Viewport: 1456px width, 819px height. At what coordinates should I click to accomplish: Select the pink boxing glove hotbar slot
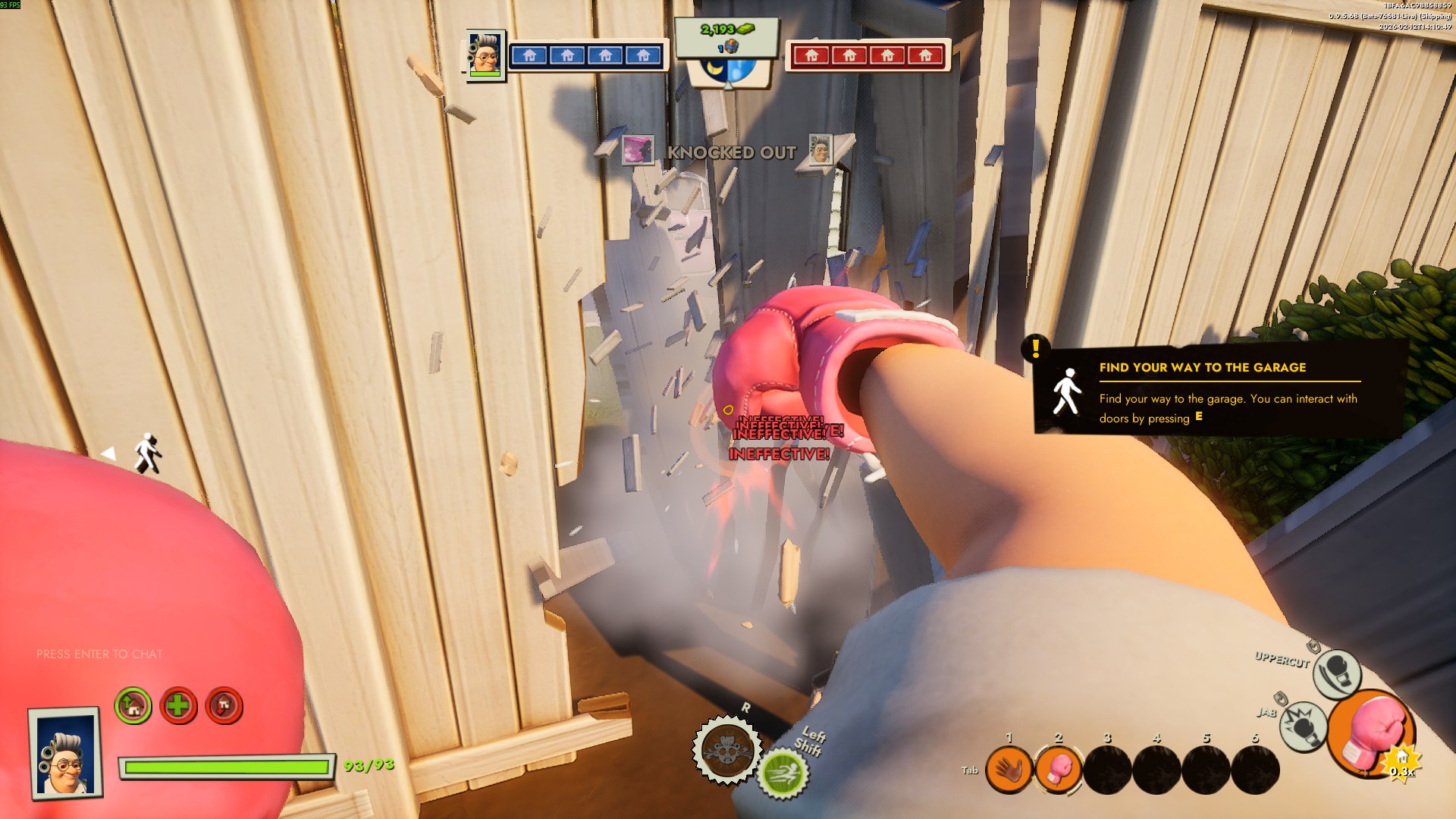click(1058, 770)
